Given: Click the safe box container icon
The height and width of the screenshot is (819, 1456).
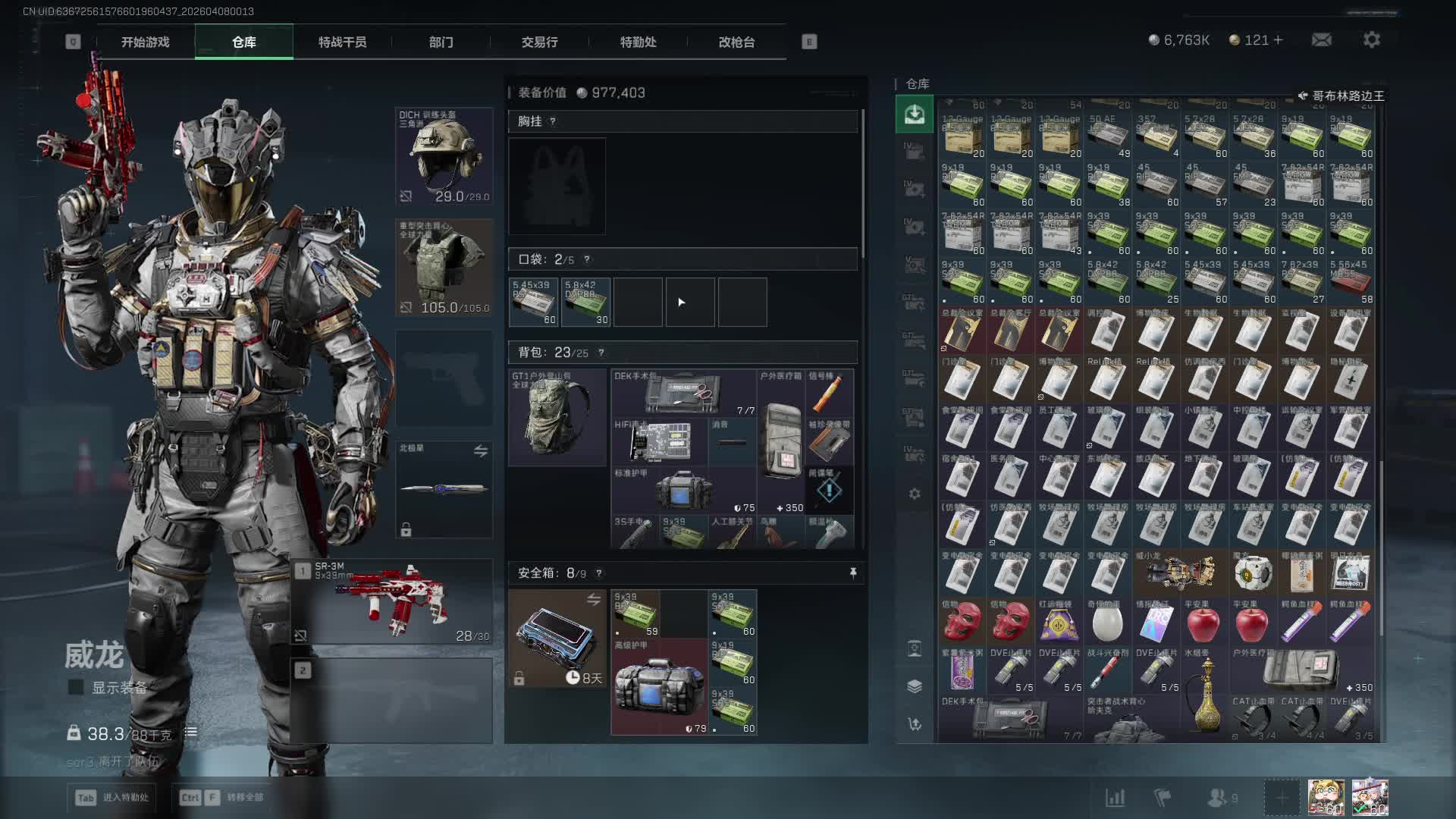Looking at the screenshot, I should point(557,639).
